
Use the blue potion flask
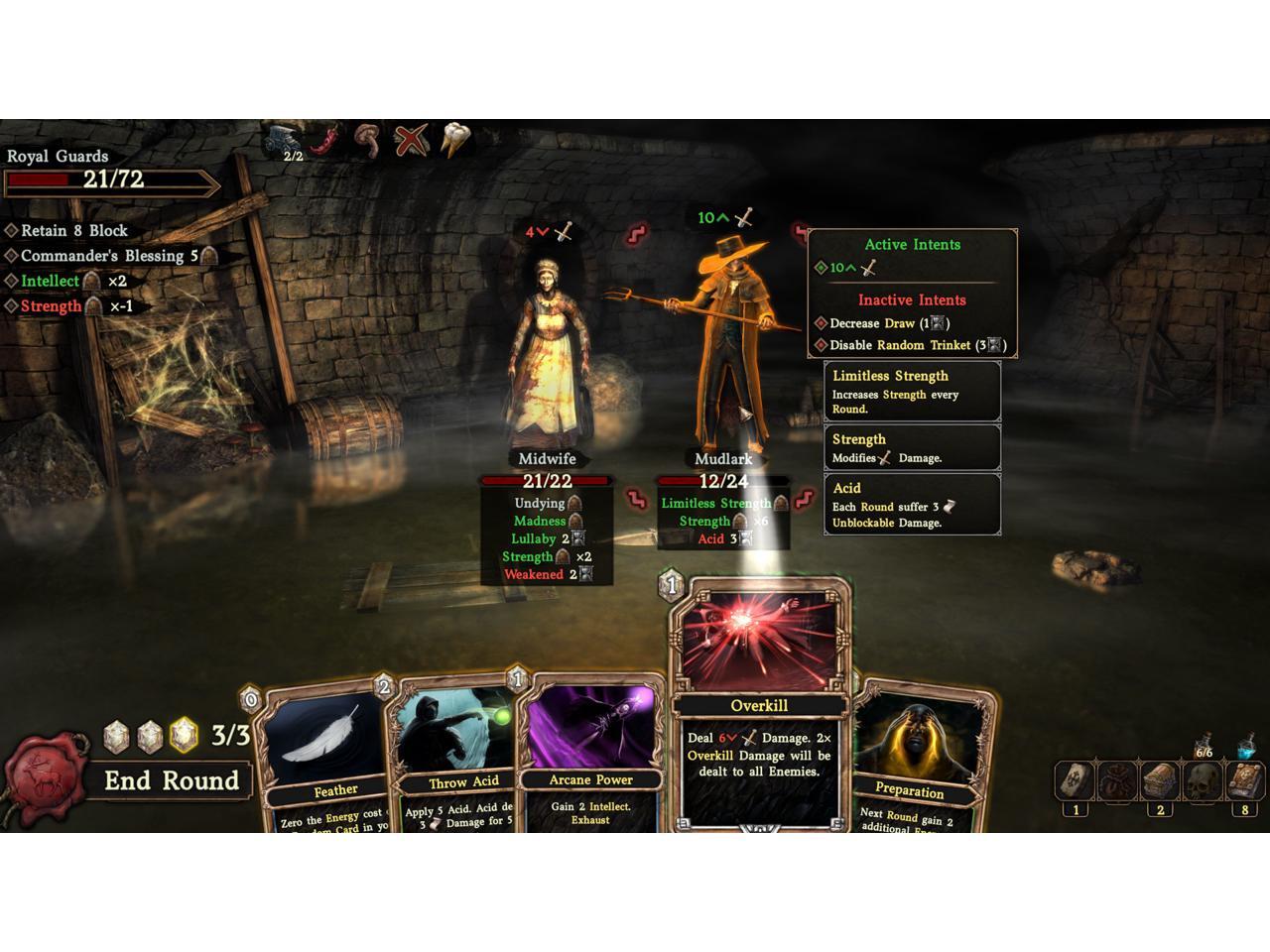(x=1248, y=745)
